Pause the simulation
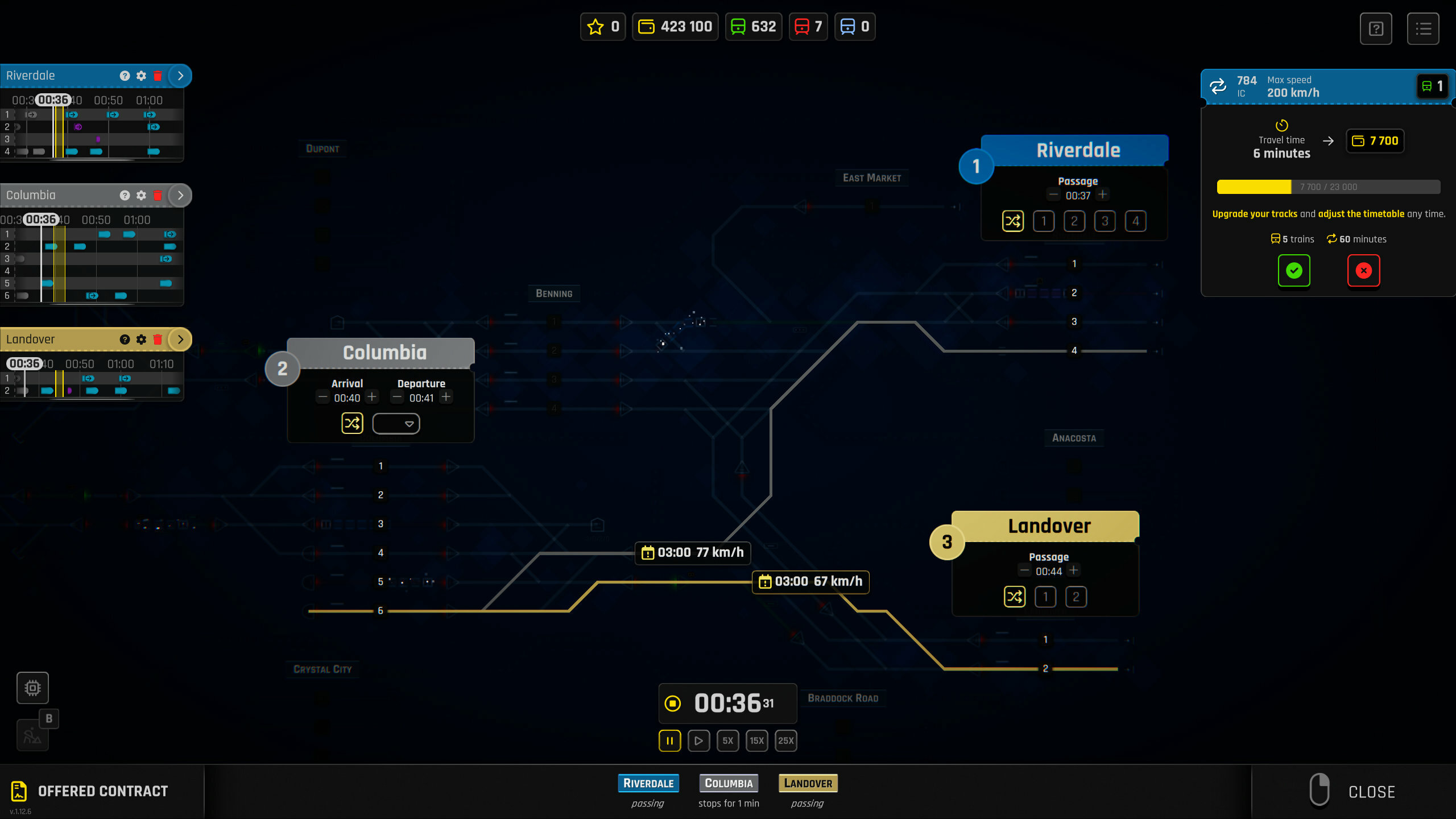 pos(669,741)
